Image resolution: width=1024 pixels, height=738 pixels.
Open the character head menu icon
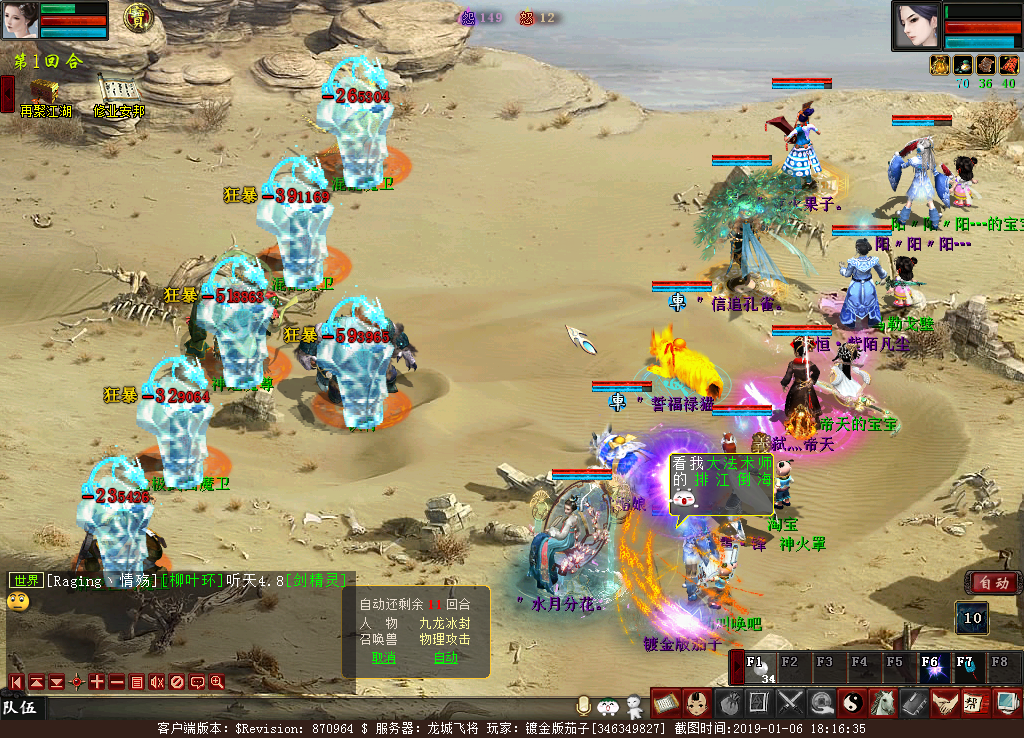tap(697, 703)
